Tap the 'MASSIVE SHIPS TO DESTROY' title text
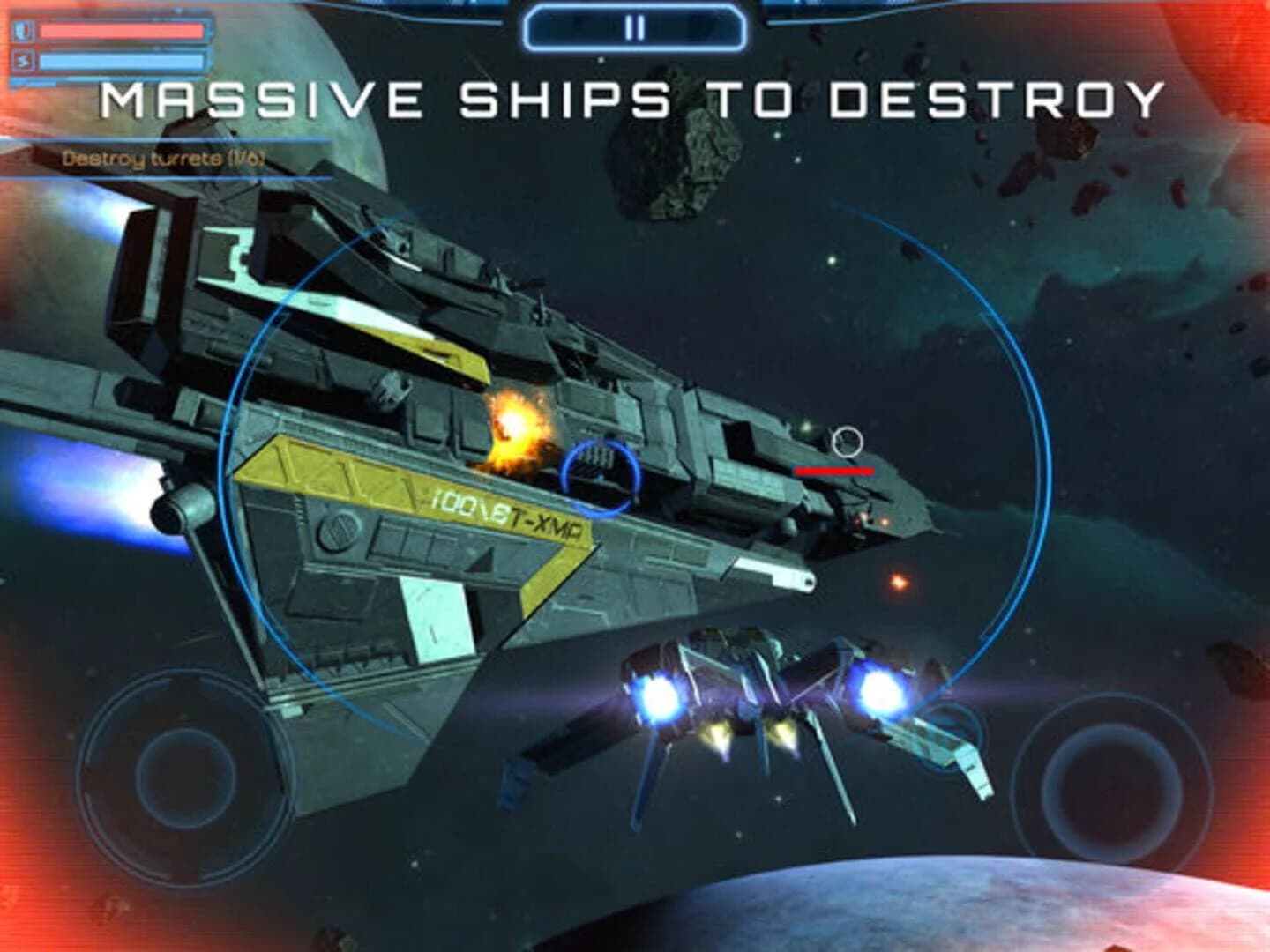 pos(633,100)
